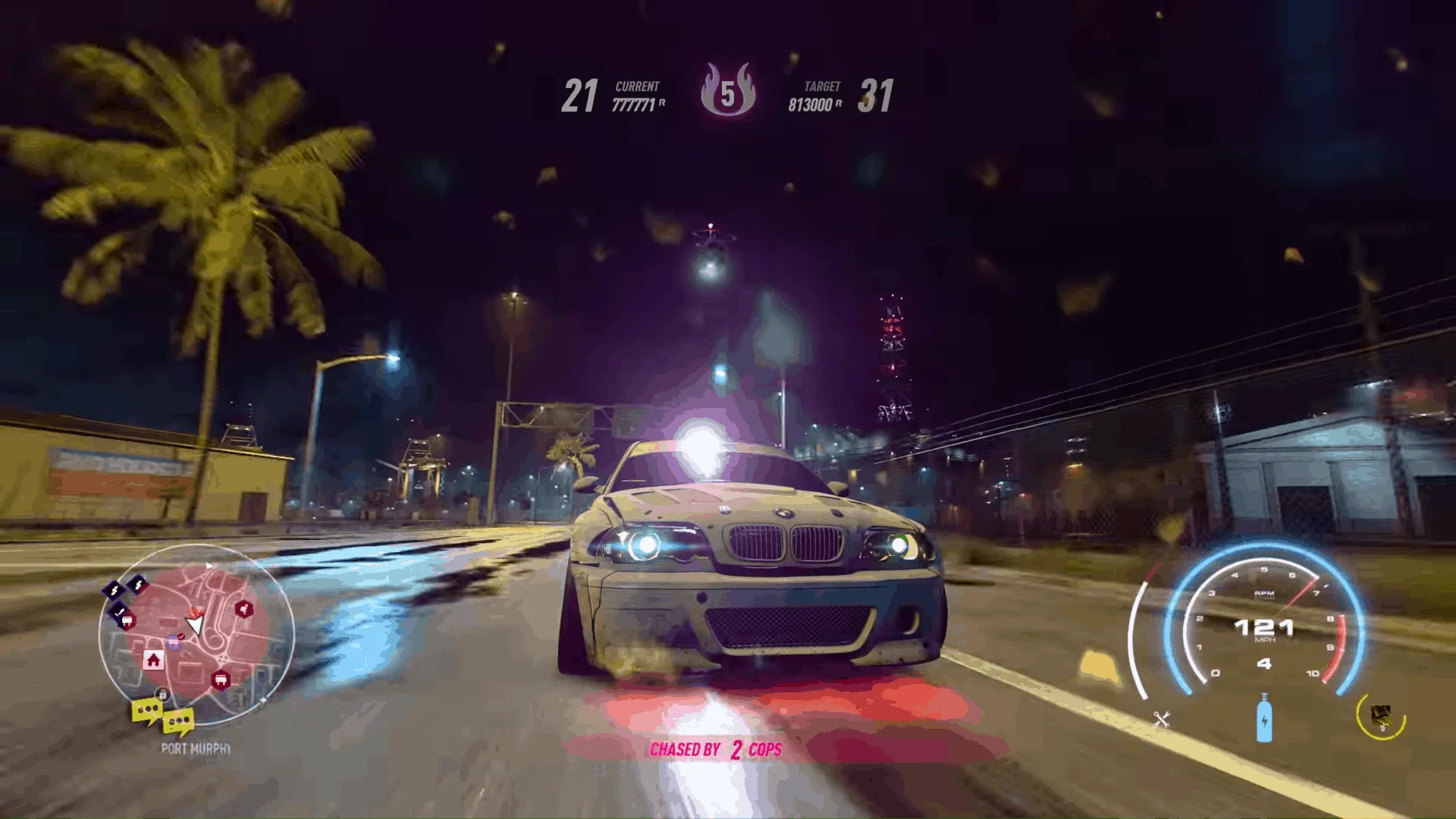Select the padlock marker on the minimap edge
The height and width of the screenshot is (819, 1456).
click(162, 694)
